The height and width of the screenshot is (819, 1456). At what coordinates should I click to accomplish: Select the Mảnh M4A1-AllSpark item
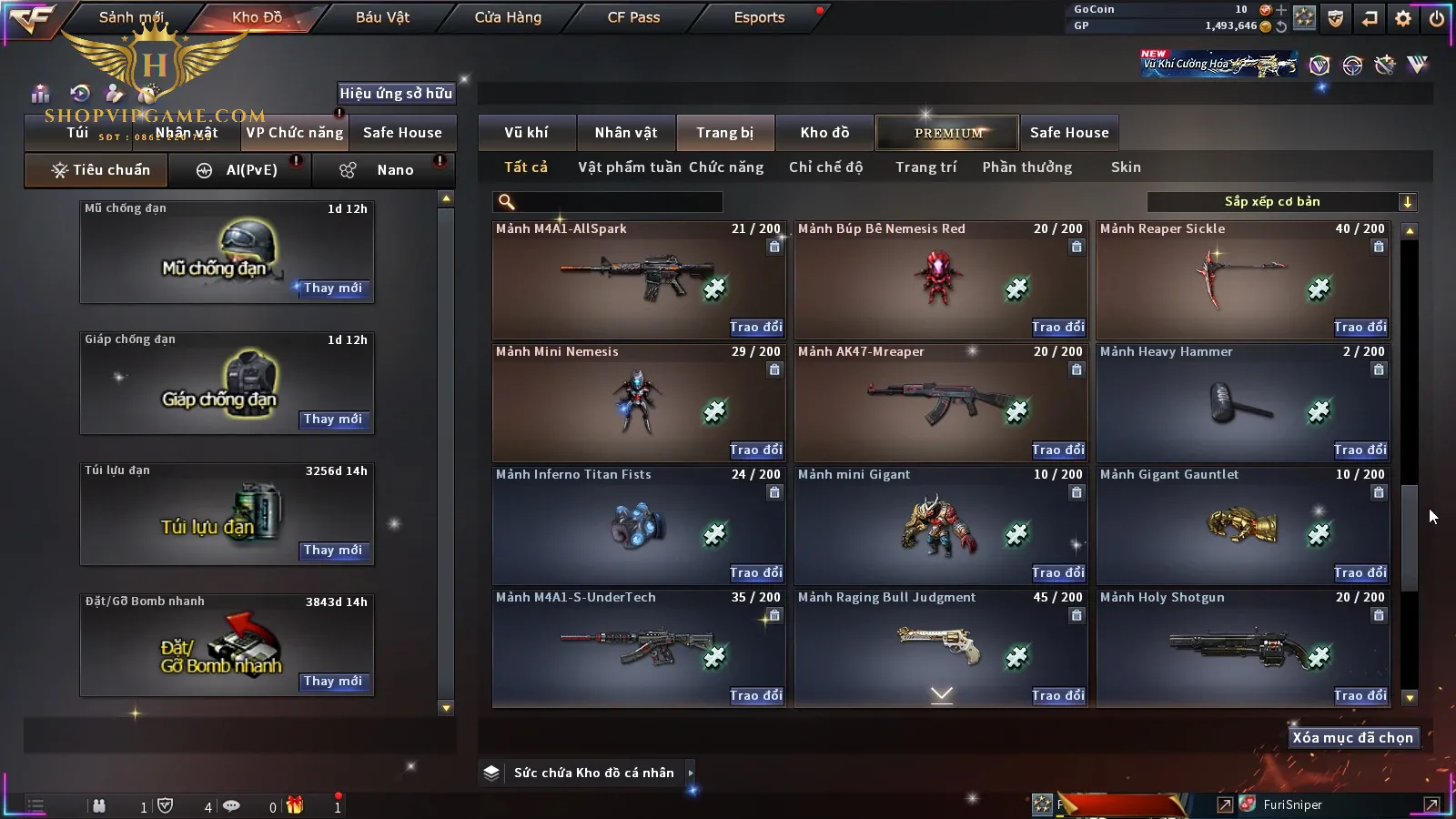(x=637, y=279)
